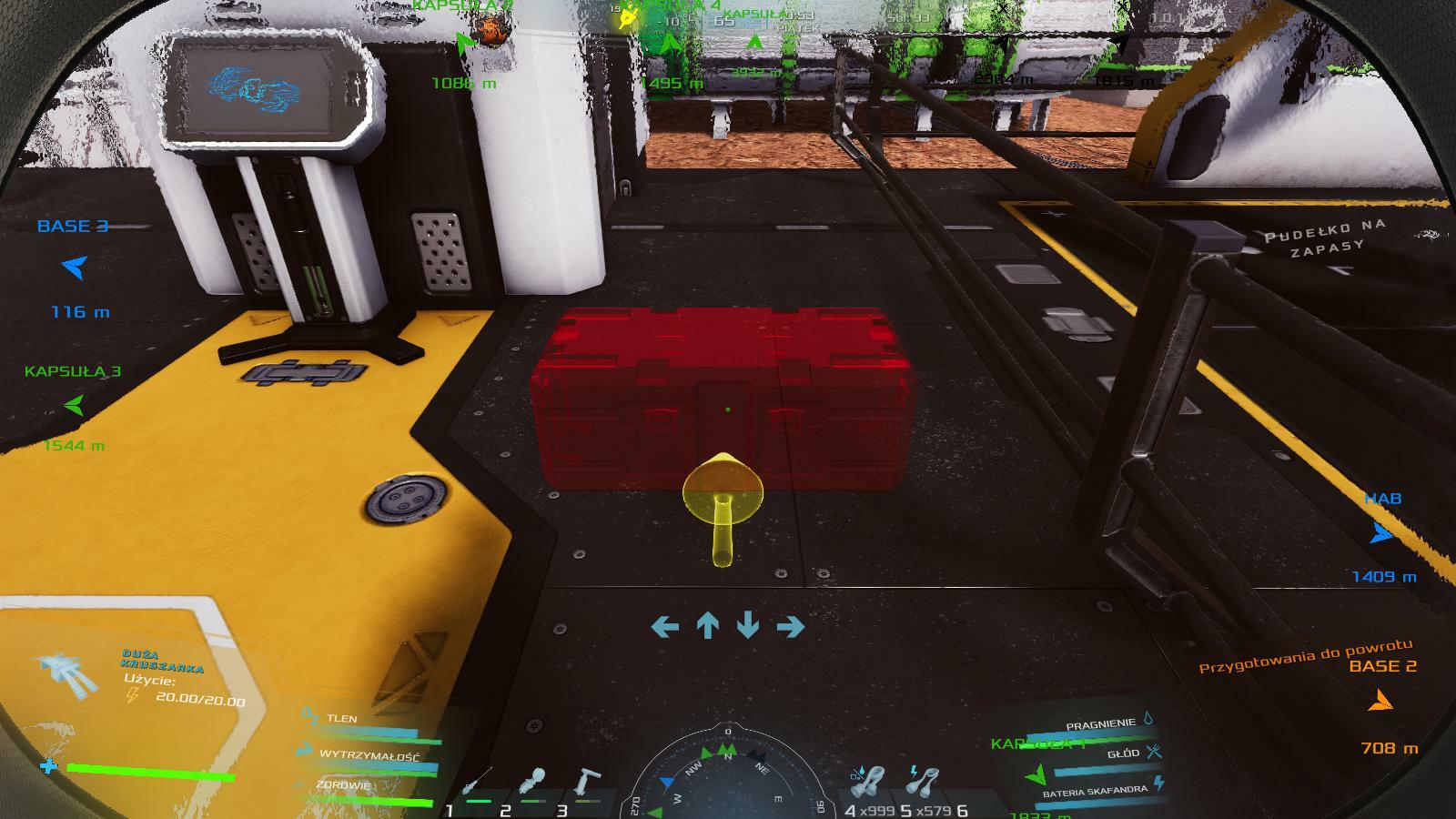Select the tool in hotbar slot 2

click(x=533, y=781)
